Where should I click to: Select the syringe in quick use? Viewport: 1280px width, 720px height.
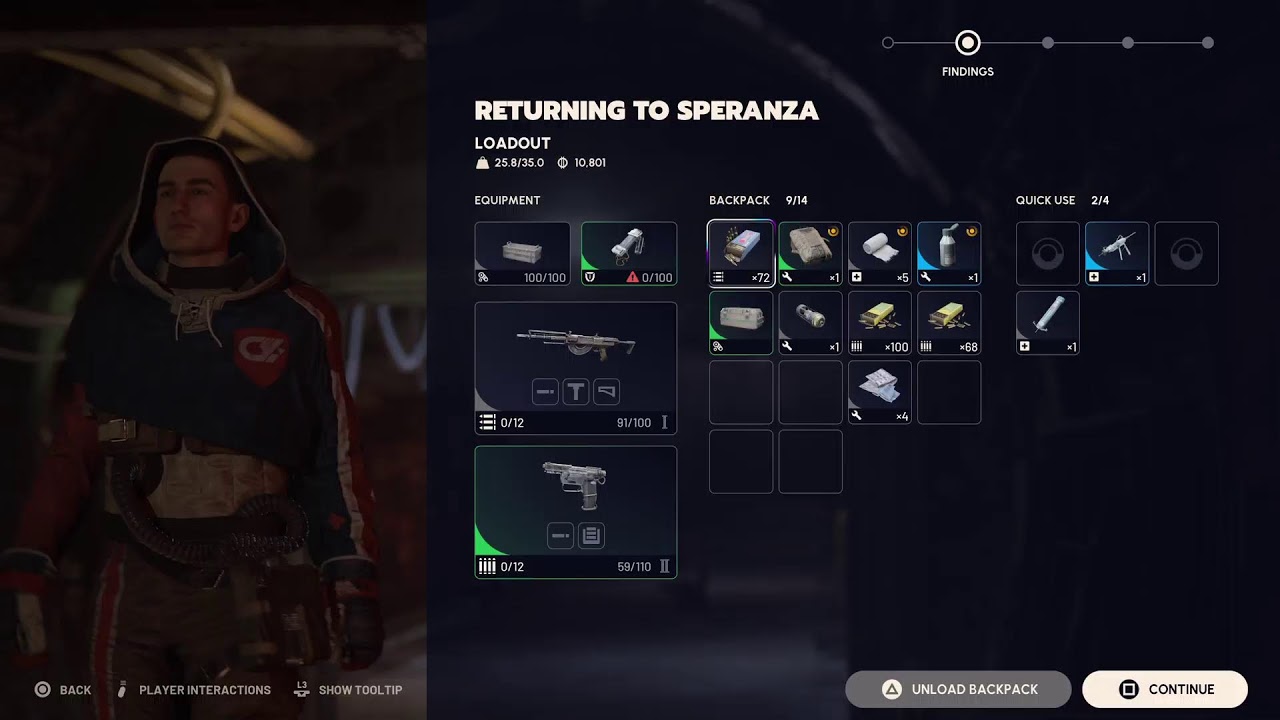click(x=1047, y=323)
